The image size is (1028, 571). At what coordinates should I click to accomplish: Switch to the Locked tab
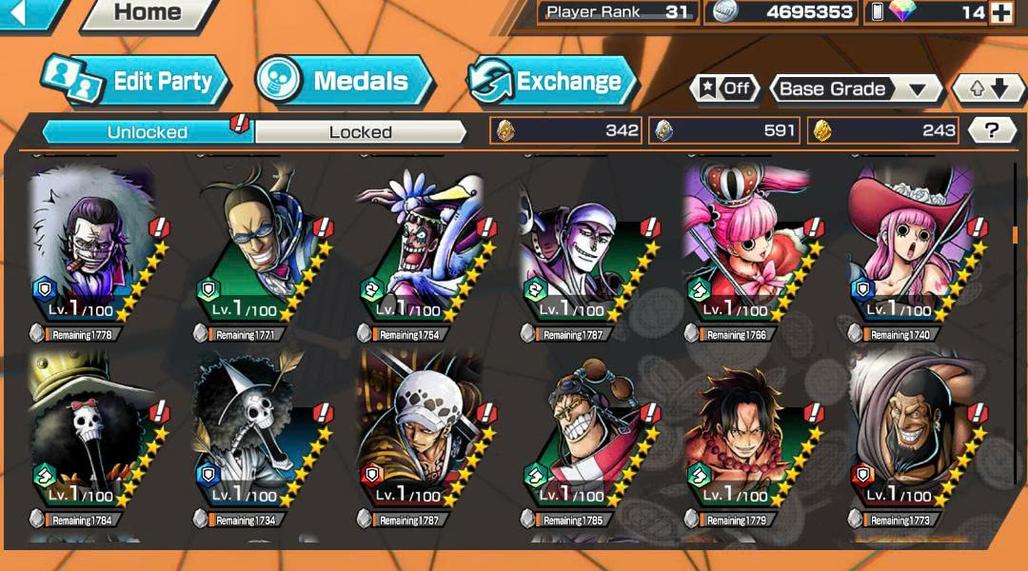click(360, 132)
